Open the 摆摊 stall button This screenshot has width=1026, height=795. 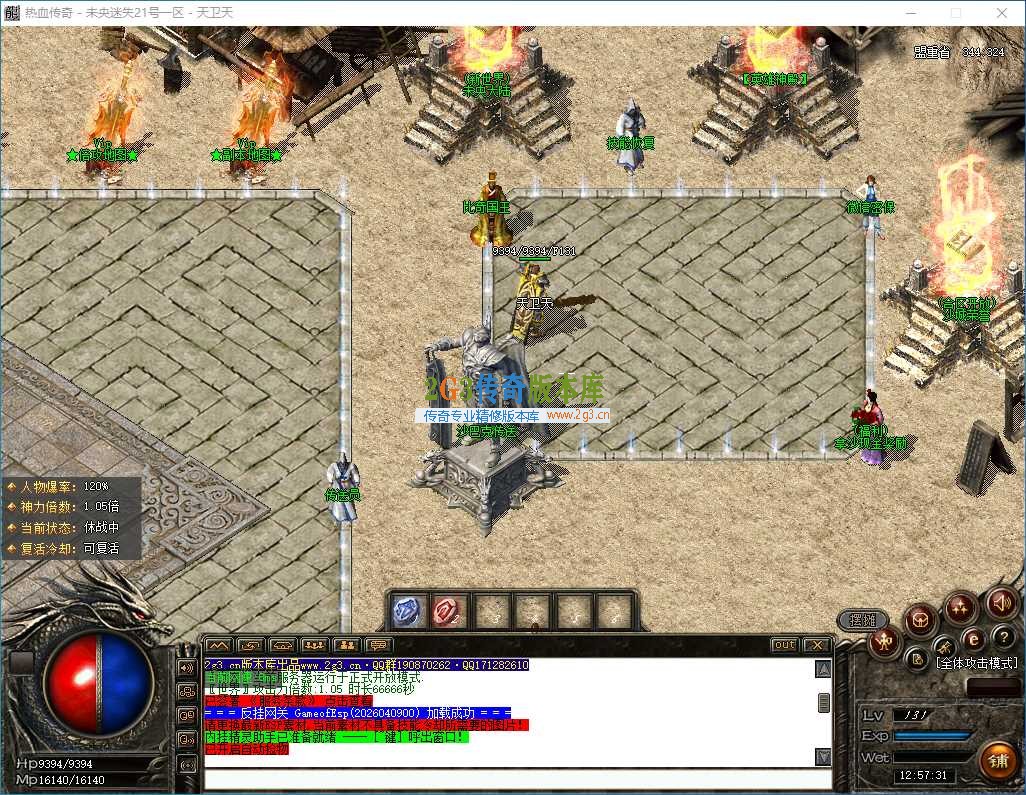[862, 620]
